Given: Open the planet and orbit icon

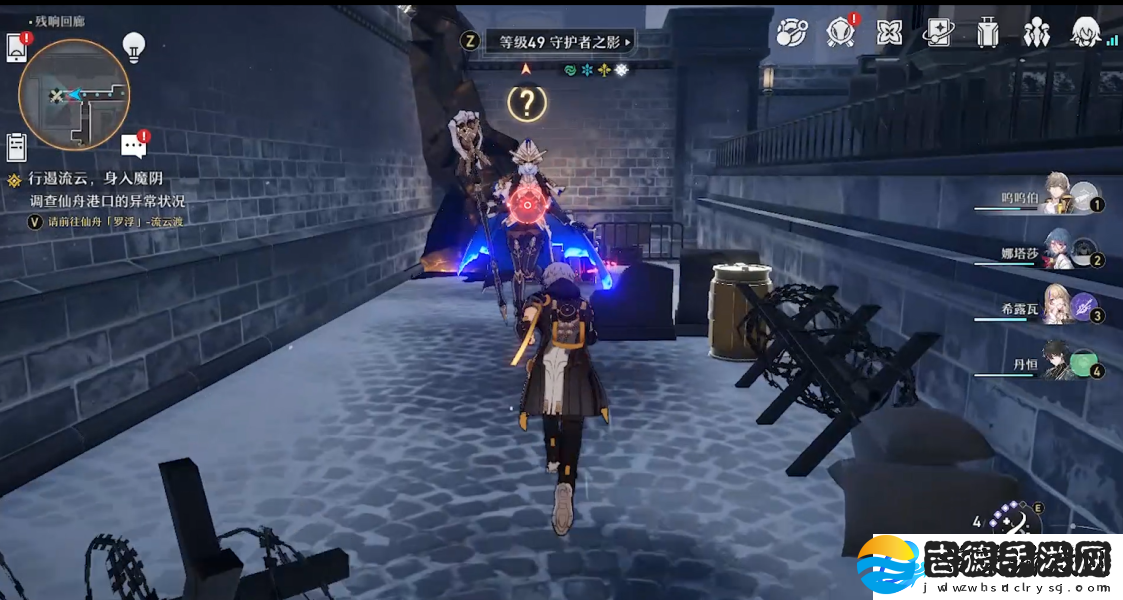Looking at the screenshot, I should click(x=792, y=33).
